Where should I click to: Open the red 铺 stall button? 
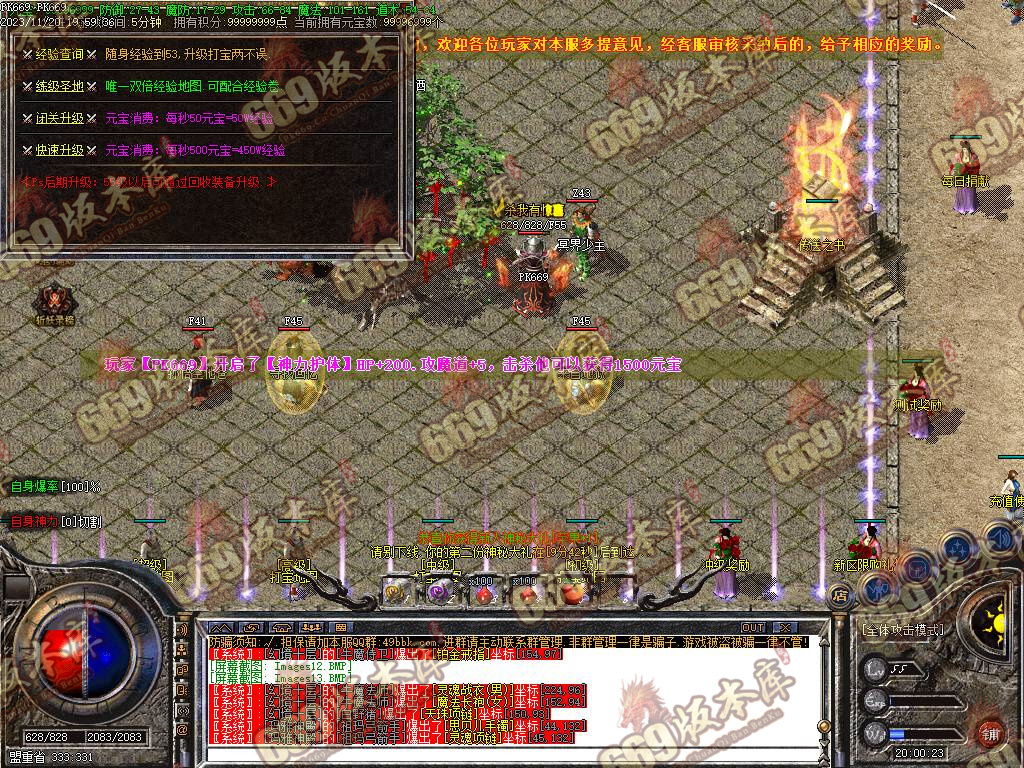pos(991,732)
